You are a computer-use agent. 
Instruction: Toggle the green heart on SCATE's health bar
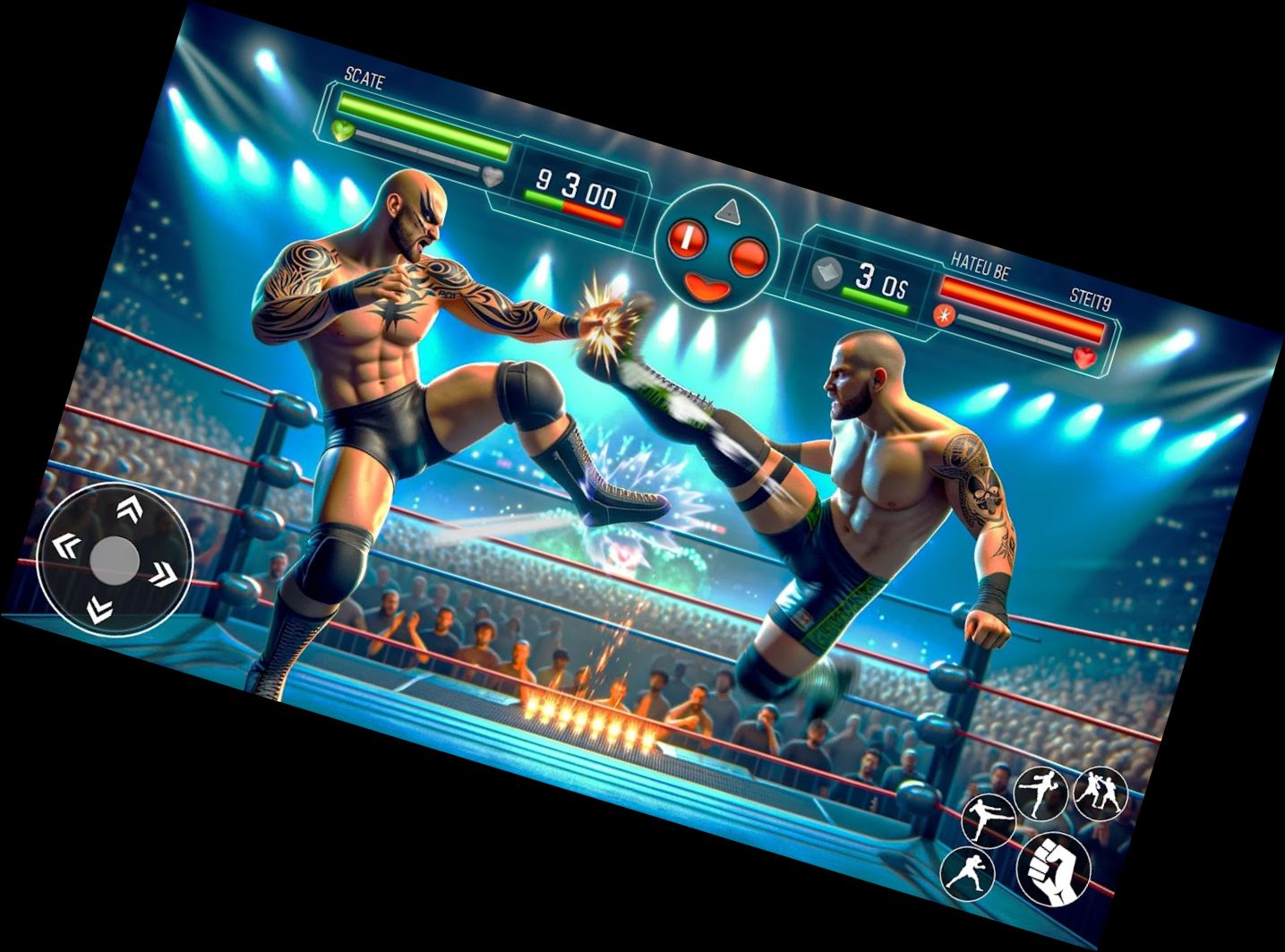[x=342, y=130]
